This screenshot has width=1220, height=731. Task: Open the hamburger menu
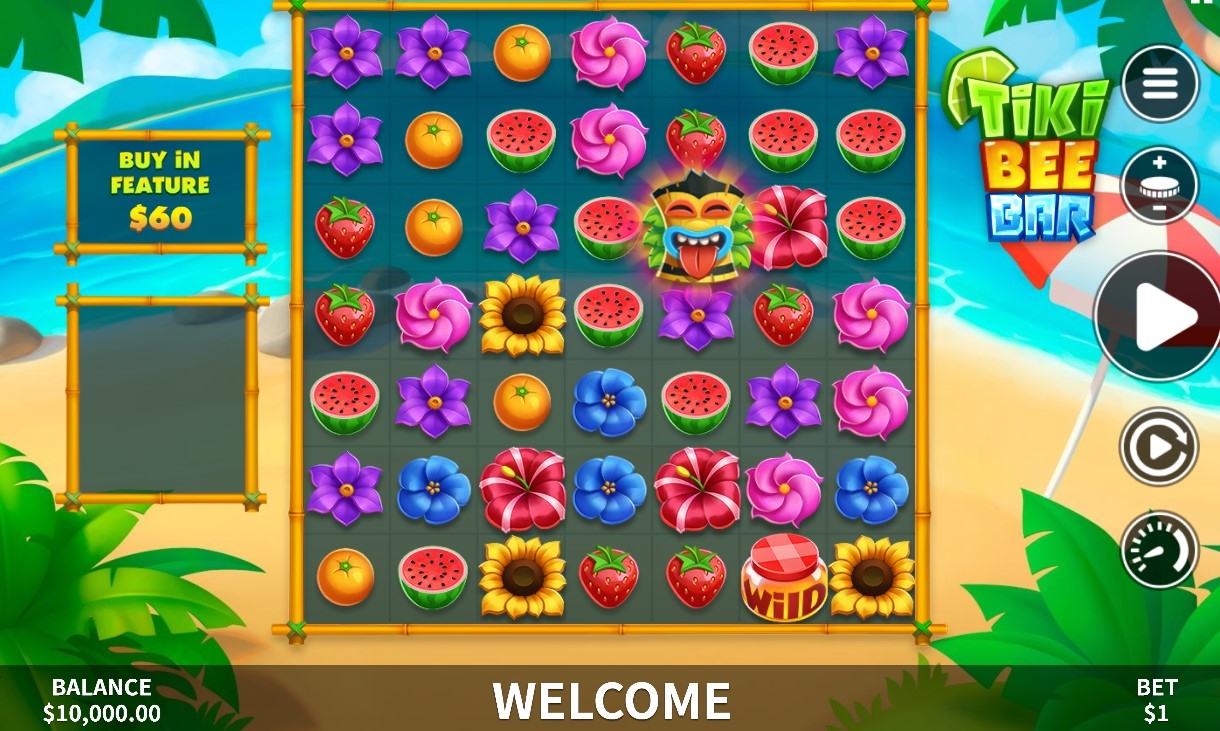[1160, 84]
